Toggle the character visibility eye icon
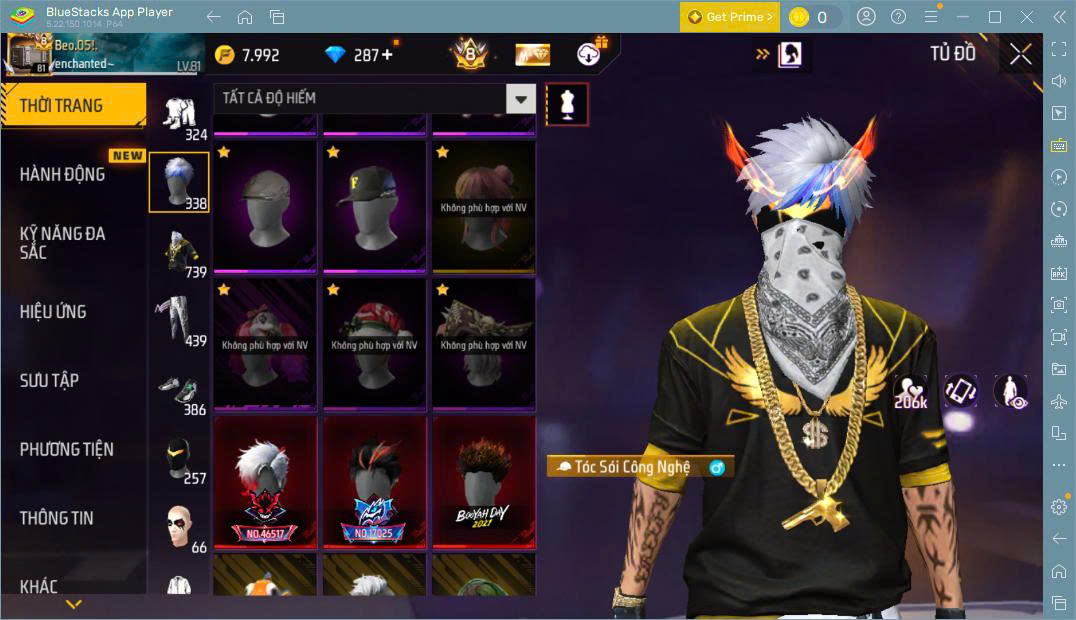1076x620 pixels. (x=1011, y=392)
